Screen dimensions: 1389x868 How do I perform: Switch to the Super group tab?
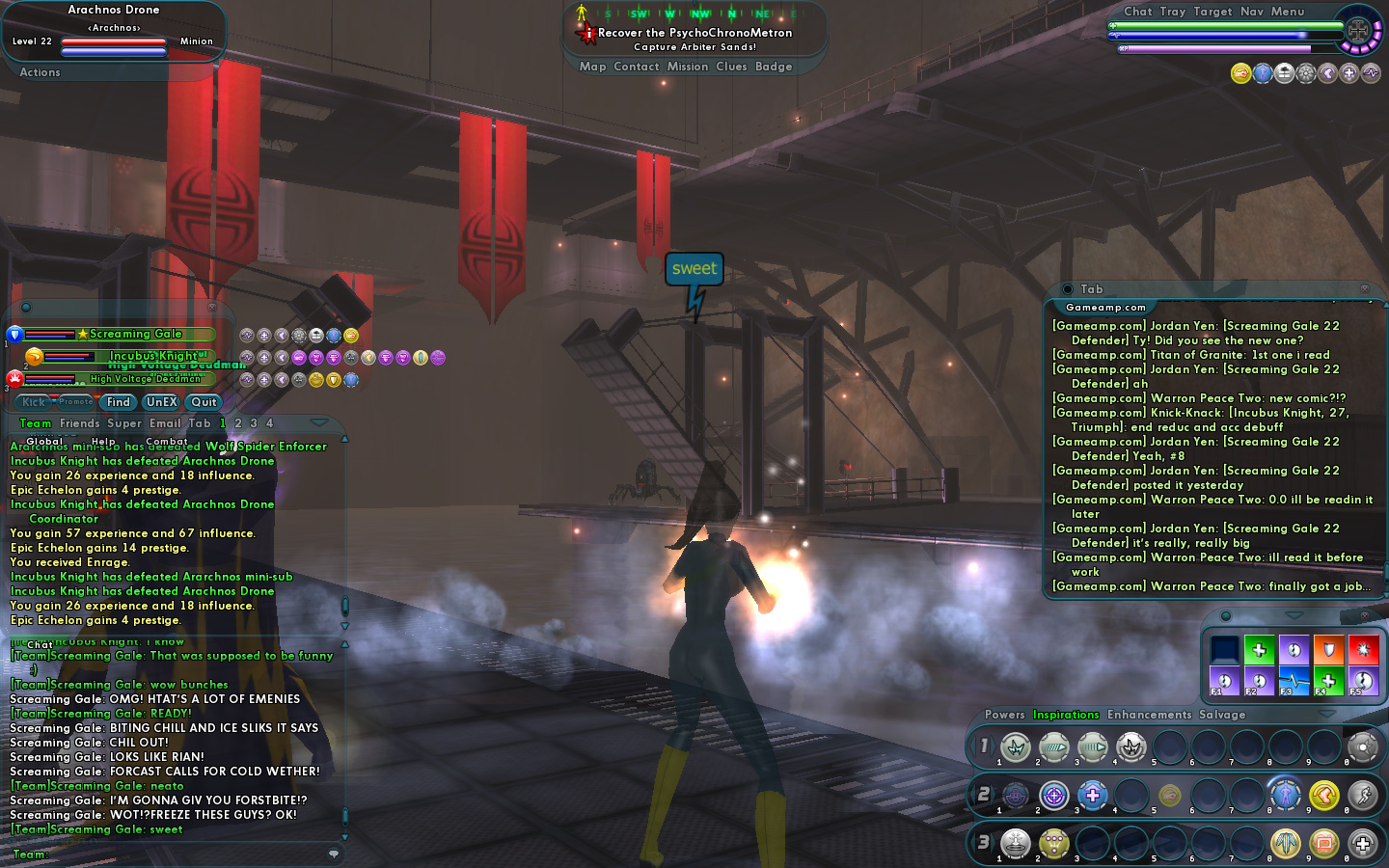tap(124, 423)
